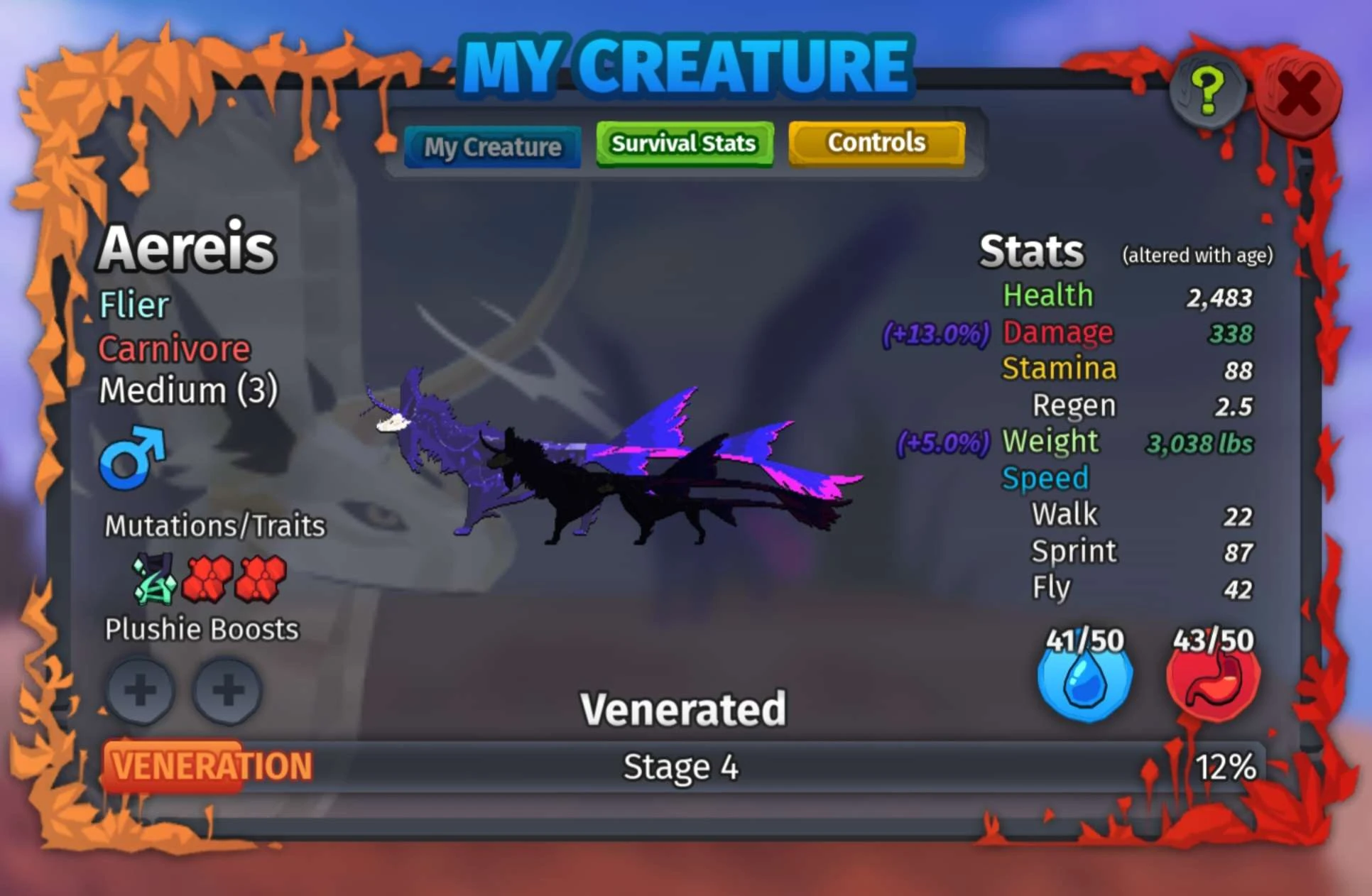Screen dimensions: 1372x896
Task: Click the orange VENERATION badge
Action: (208, 765)
